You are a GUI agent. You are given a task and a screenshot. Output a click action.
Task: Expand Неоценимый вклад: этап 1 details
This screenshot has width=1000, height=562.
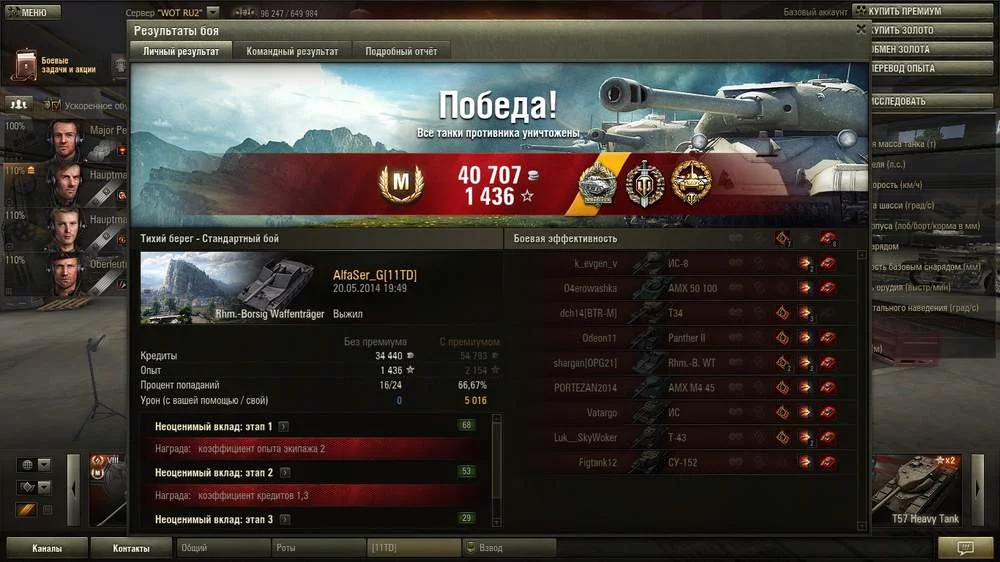pyautogui.click(x=284, y=426)
